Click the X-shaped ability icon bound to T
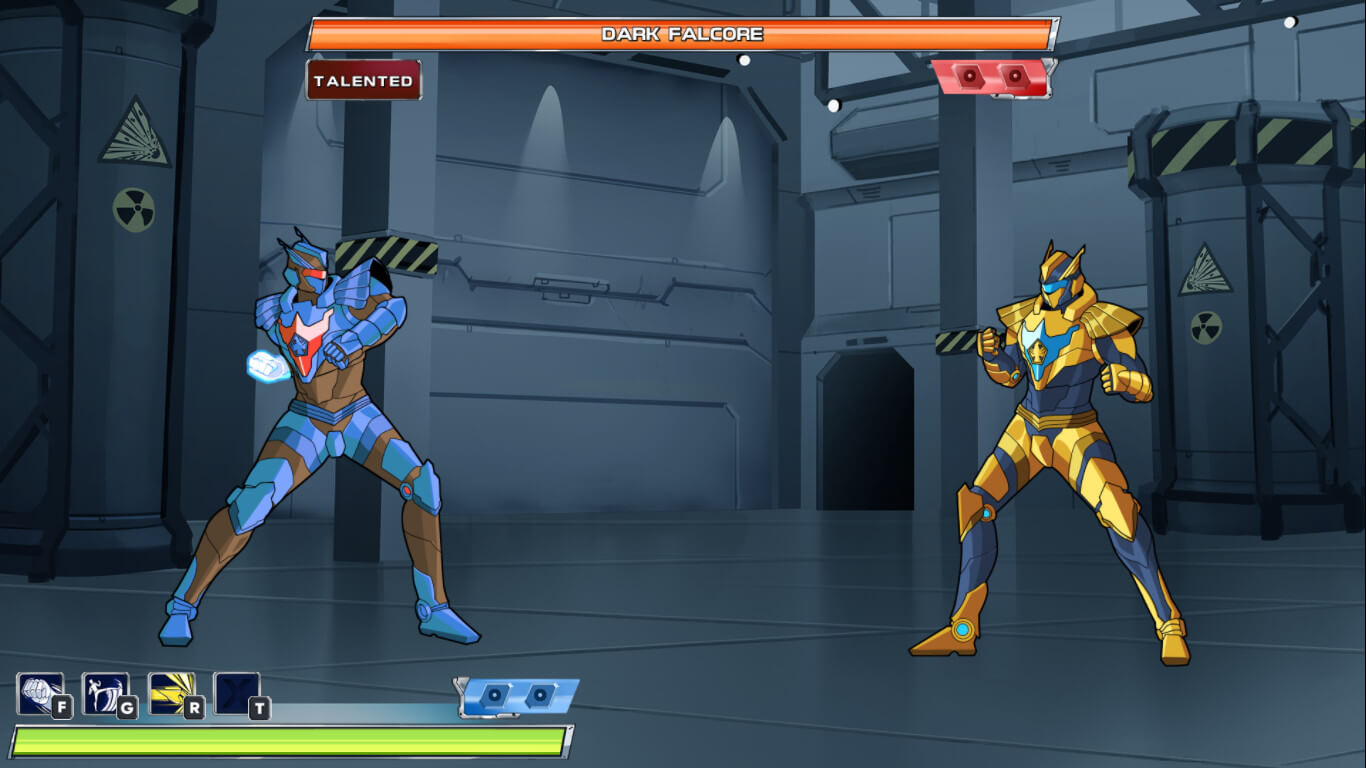This screenshot has width=1366, height=768. (x=237, y=692)
